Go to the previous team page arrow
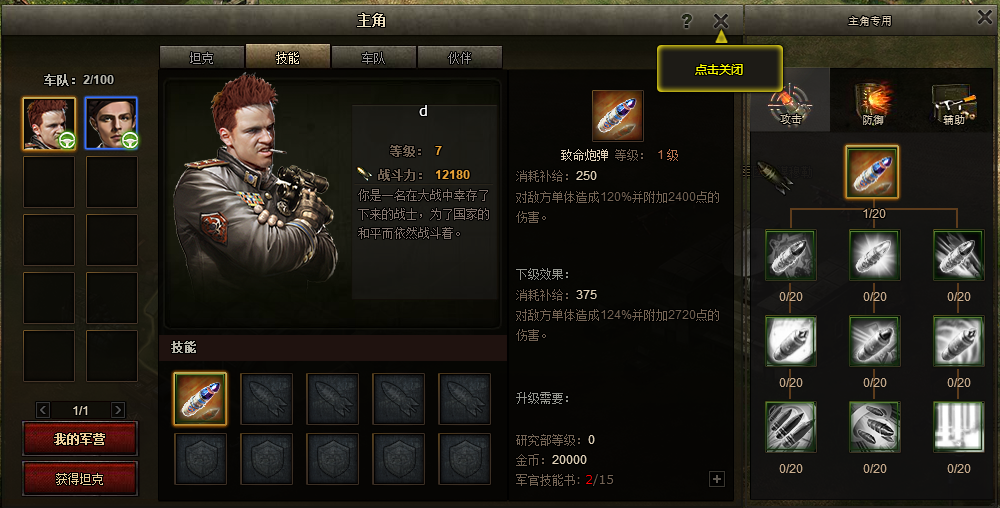This screenshot has width=1000, height=508. (43, 410)
